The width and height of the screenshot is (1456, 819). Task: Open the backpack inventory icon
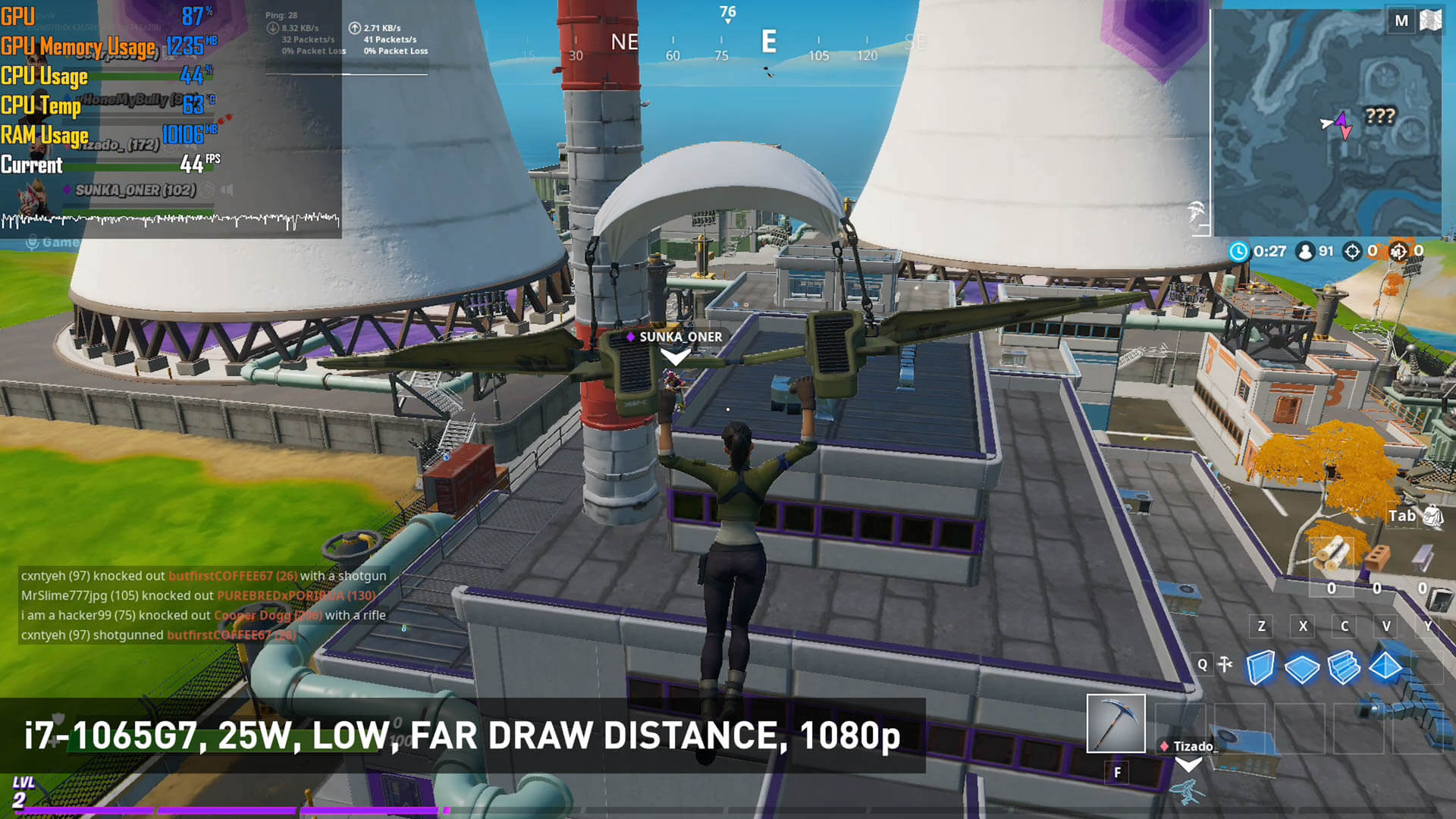(1432, 516)
